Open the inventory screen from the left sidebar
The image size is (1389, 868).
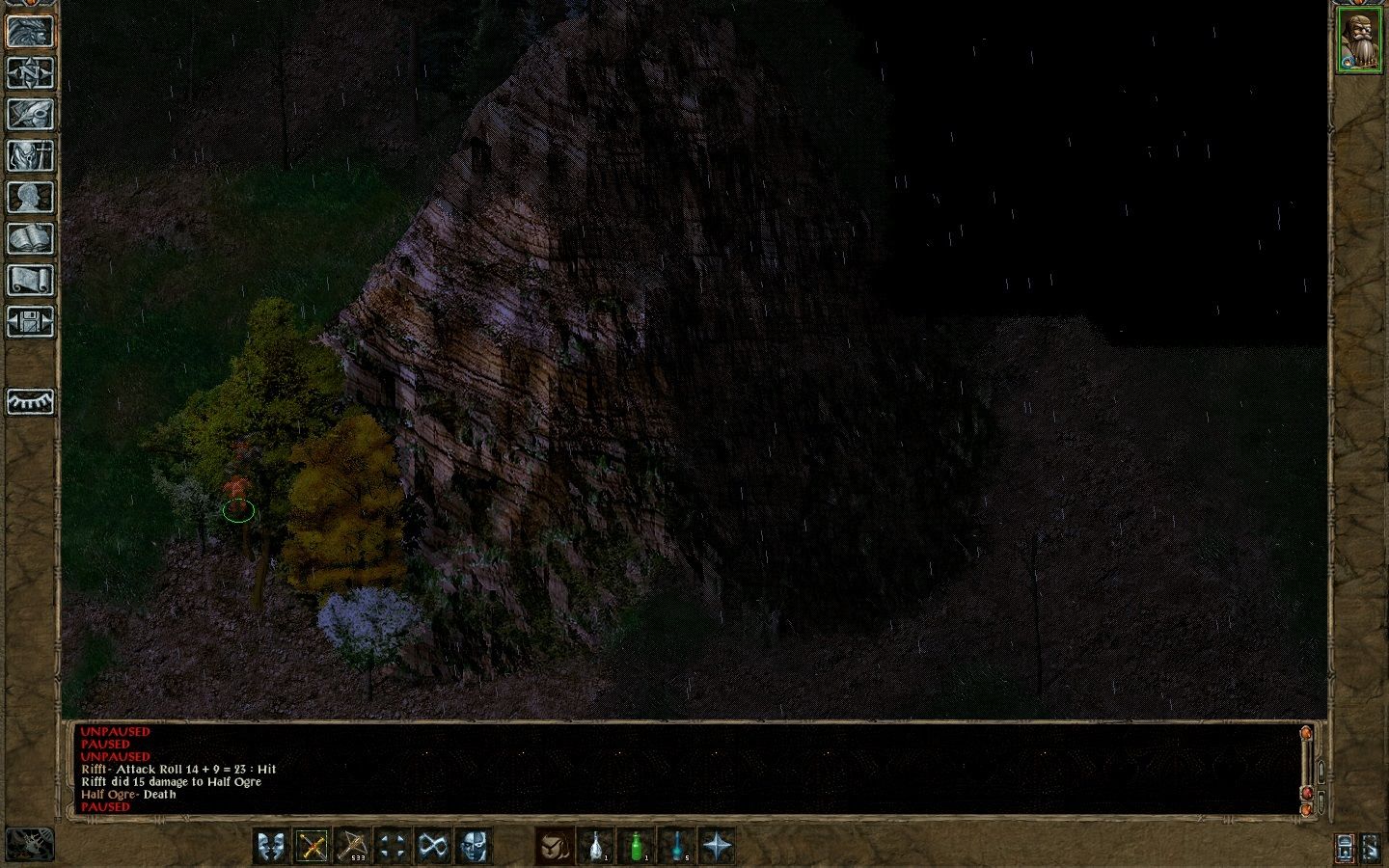[32, 156]
